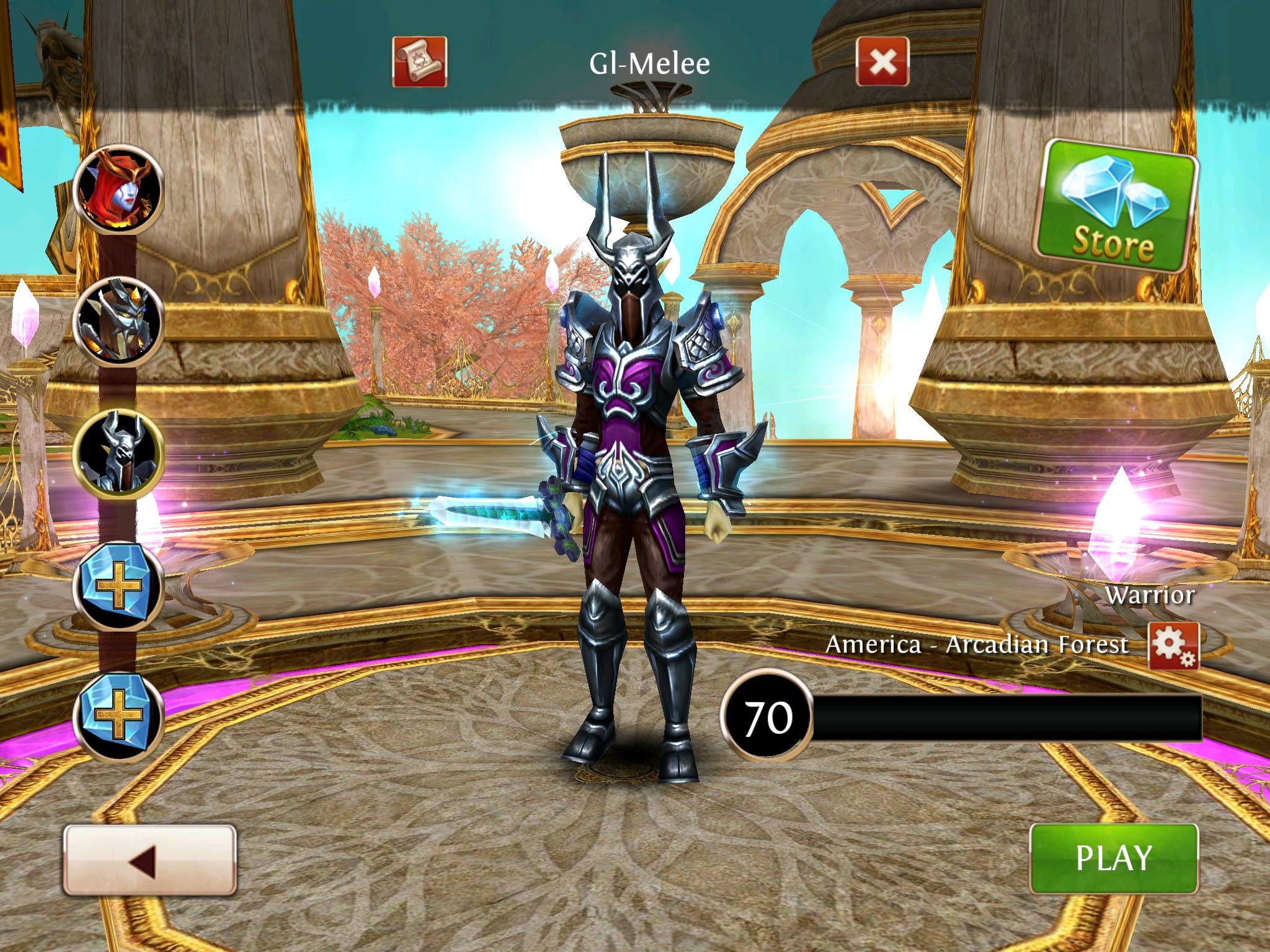Start the game with the PLAY button
The image size is (1270, 952).
click(1113, 858)
